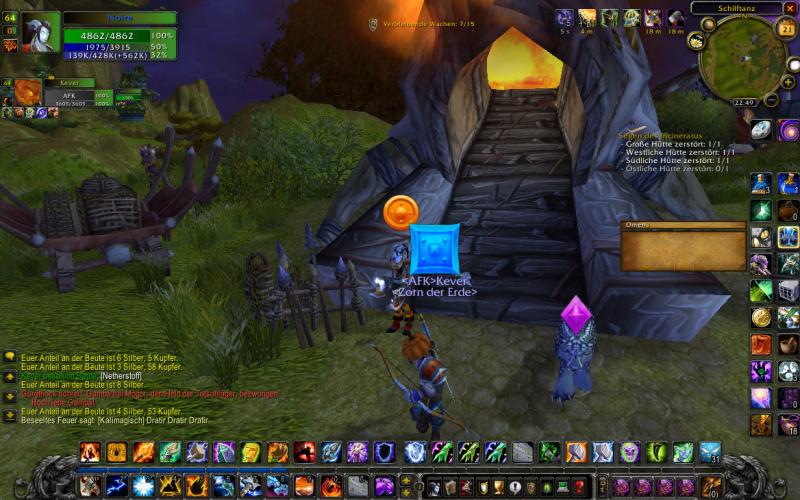Select party member Kever's unit frame
This screenshot has height=500, width=800.
pyautogui.click(x=62, y=96)
